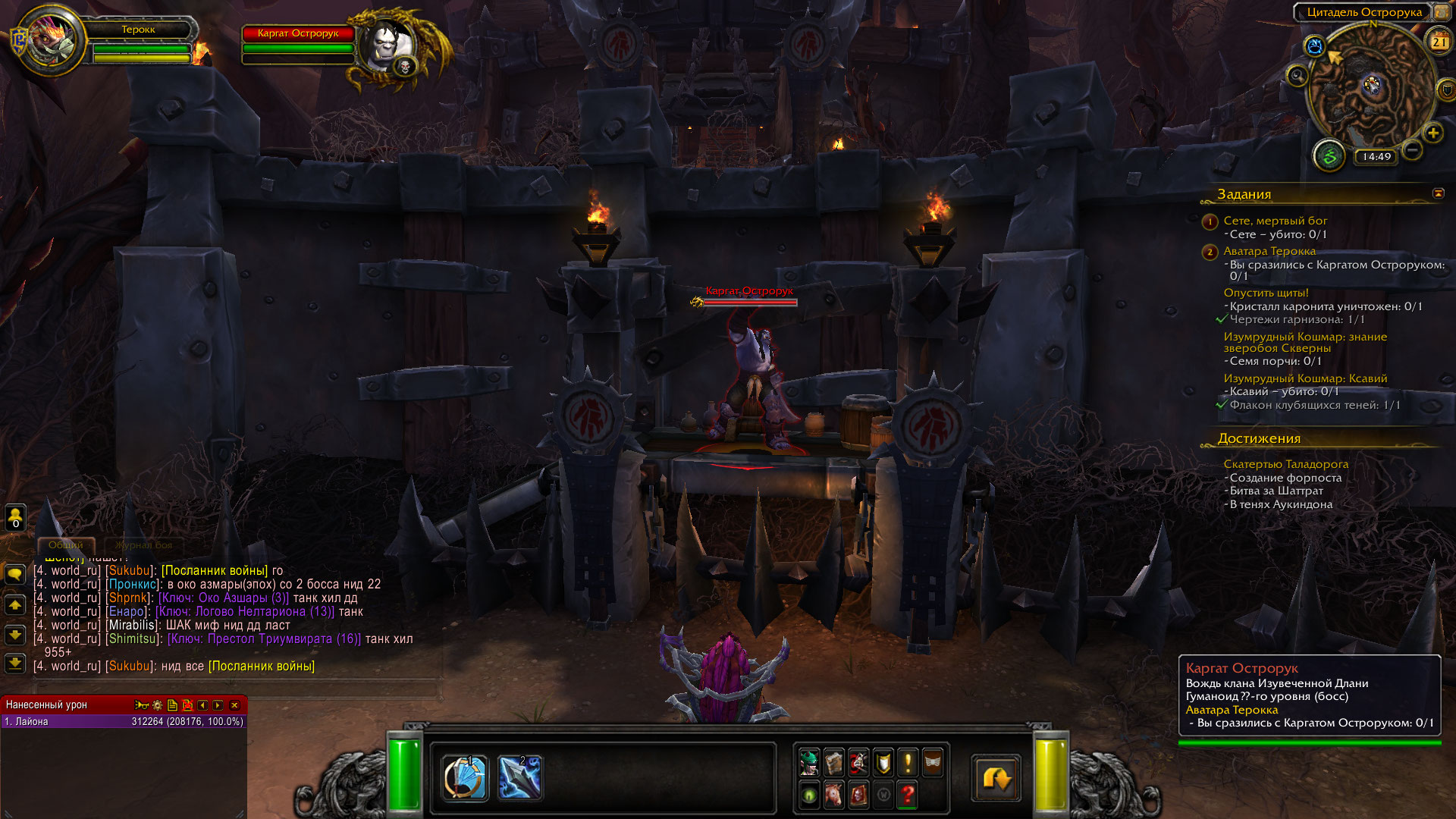The image size is (1456, 819).
Task: Click Каргат Острорук target portrait frame
Action: click(387, 45)
